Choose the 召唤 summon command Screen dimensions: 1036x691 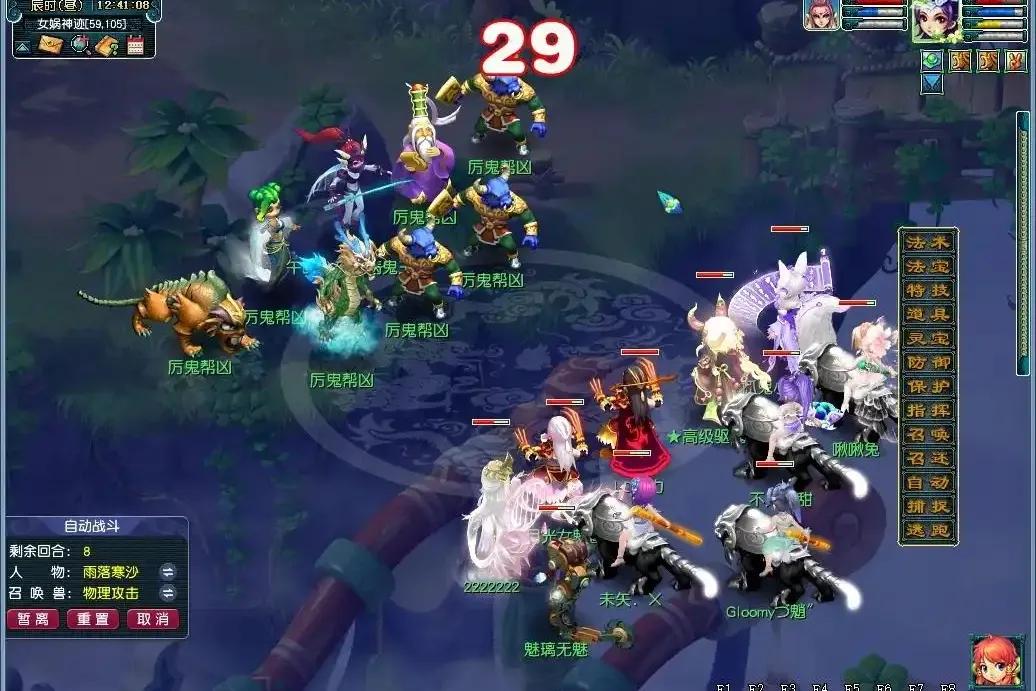(928, 435)
